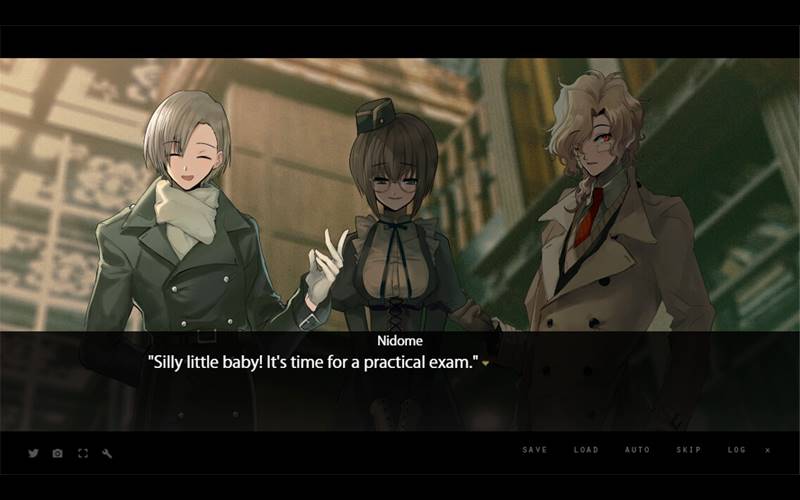800x500 pixels.
Task: Hide the text box with the X
Action: click(768, 450)
